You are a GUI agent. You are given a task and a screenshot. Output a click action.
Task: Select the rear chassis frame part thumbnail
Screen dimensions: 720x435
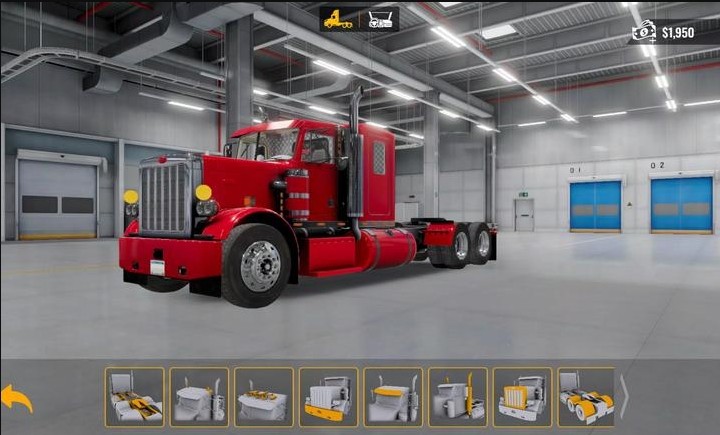point(134,397)
